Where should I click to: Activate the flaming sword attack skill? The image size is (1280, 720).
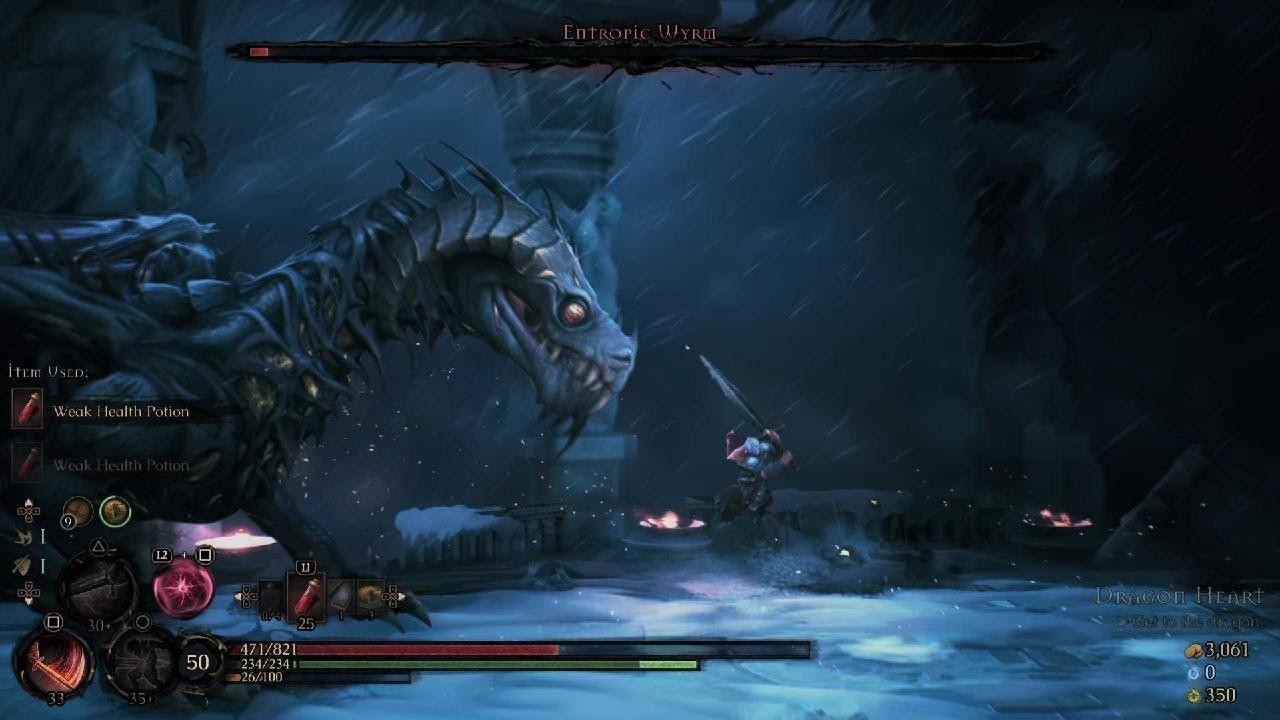(53, 663)
